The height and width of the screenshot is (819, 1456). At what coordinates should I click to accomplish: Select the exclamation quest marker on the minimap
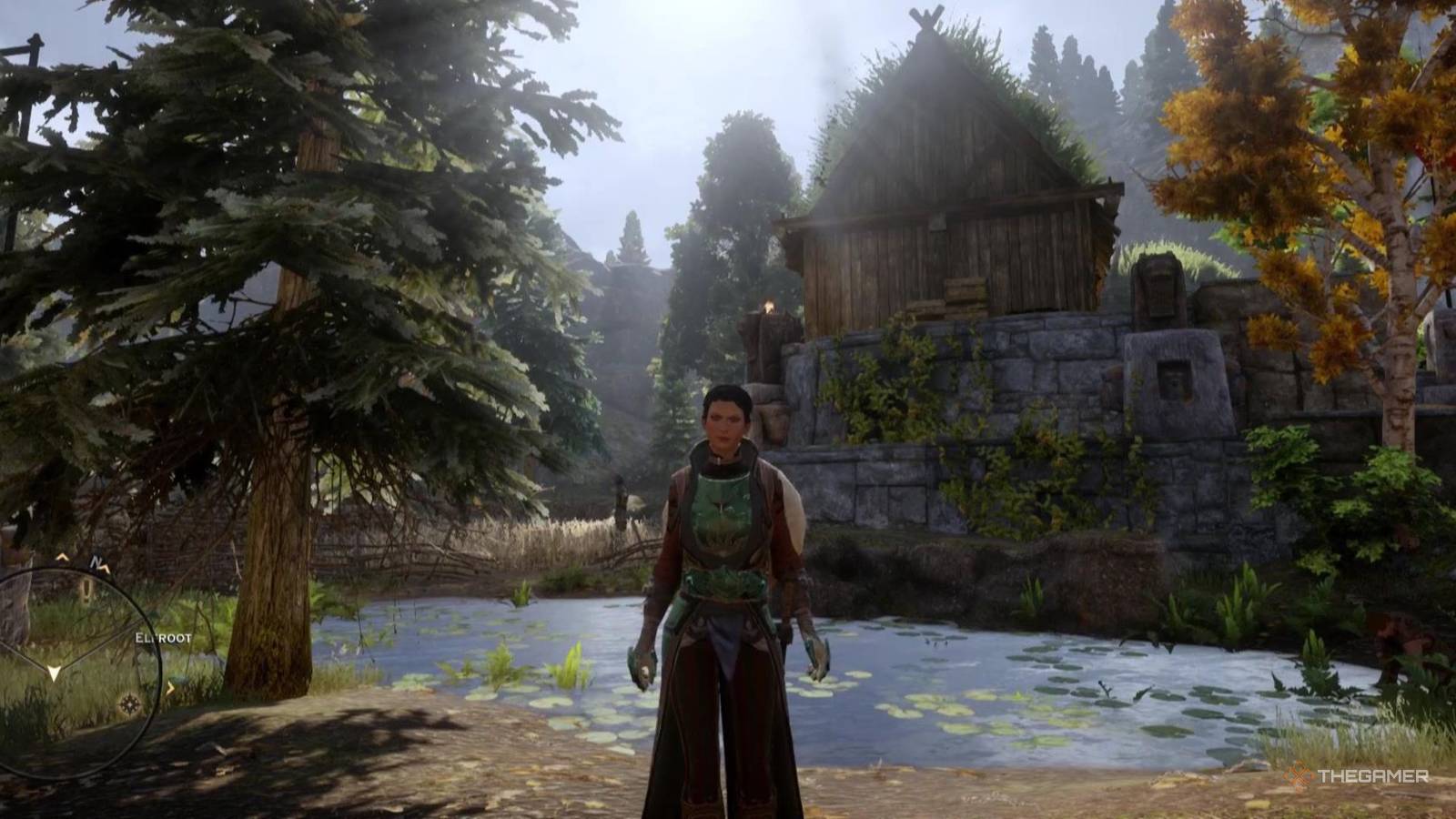click(86, 590)
